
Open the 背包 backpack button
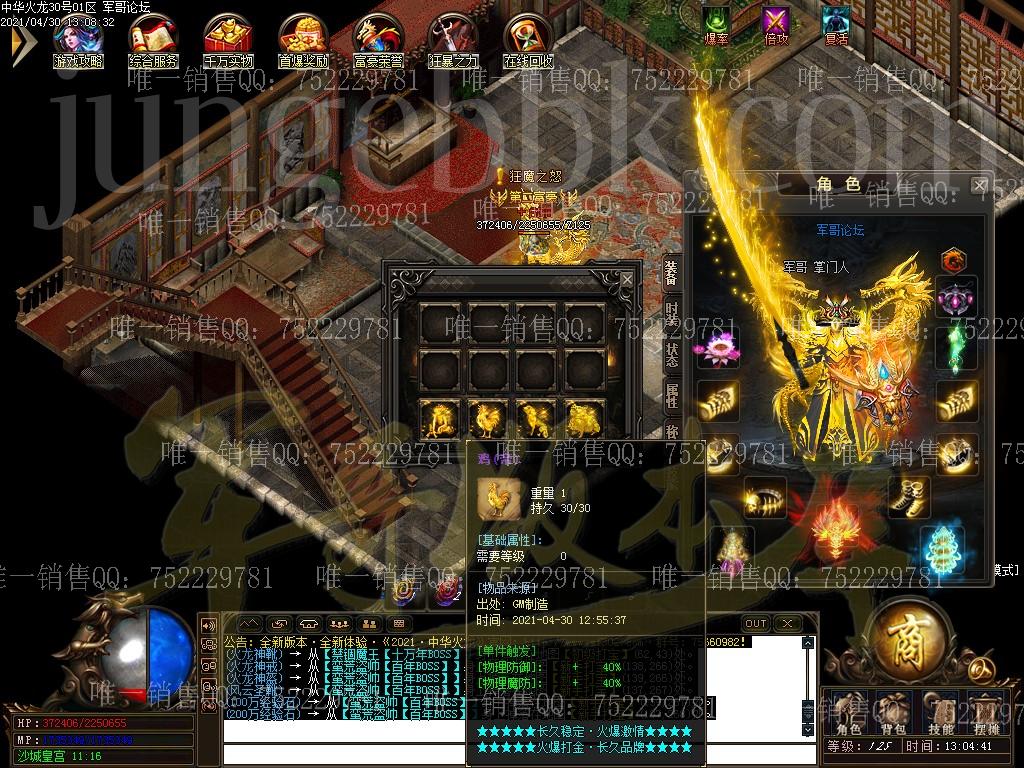coord(891,714)
